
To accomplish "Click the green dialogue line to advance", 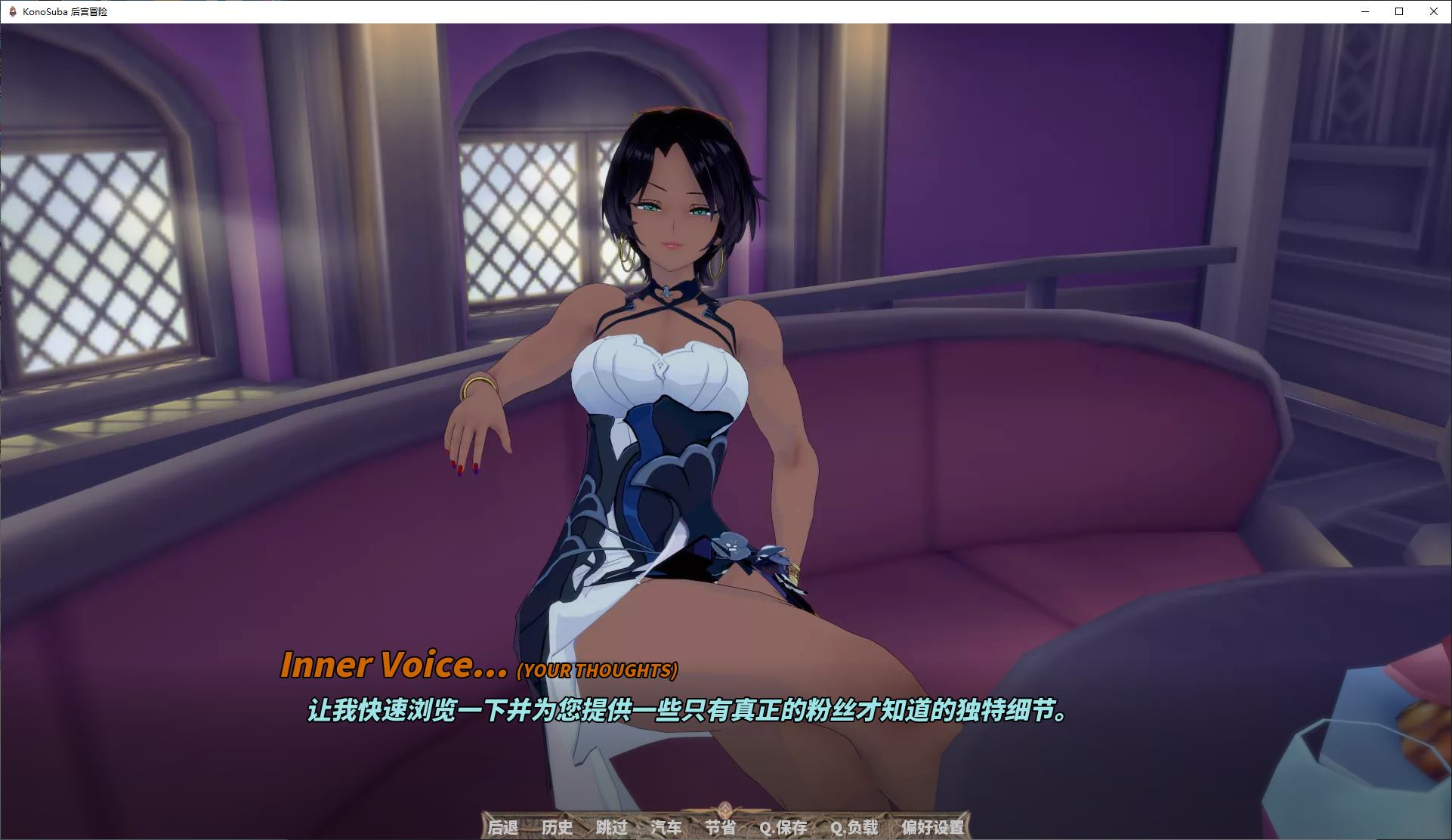I will [x=687, y=711].
